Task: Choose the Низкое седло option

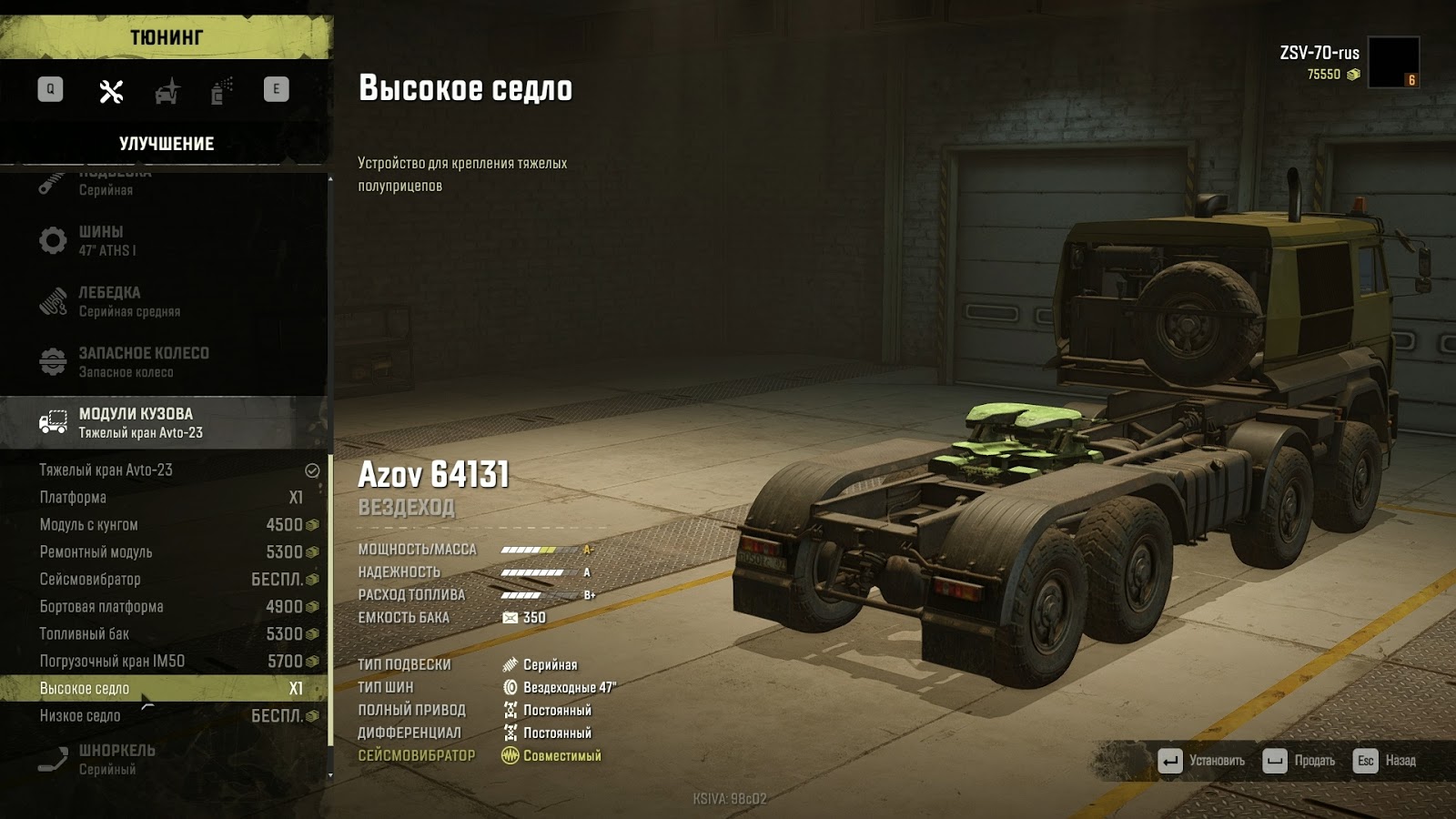Action: [164, 716]
